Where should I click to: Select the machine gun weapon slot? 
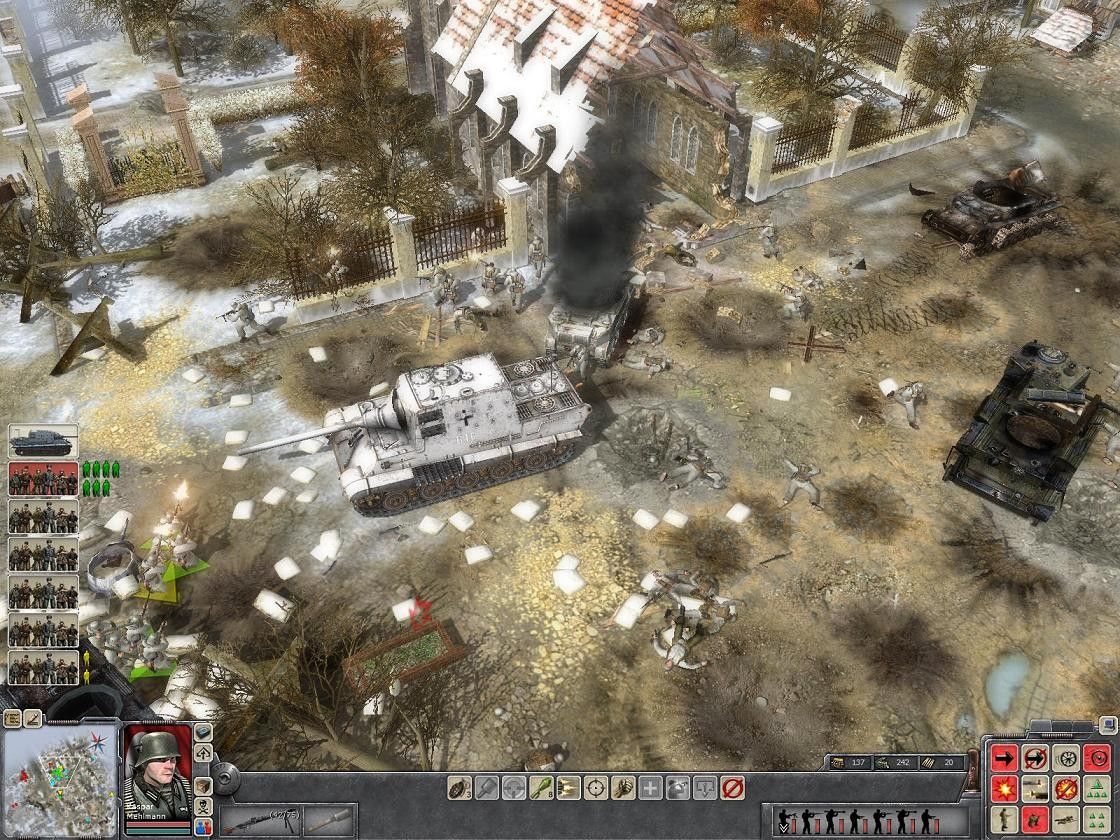coord(261,821)
